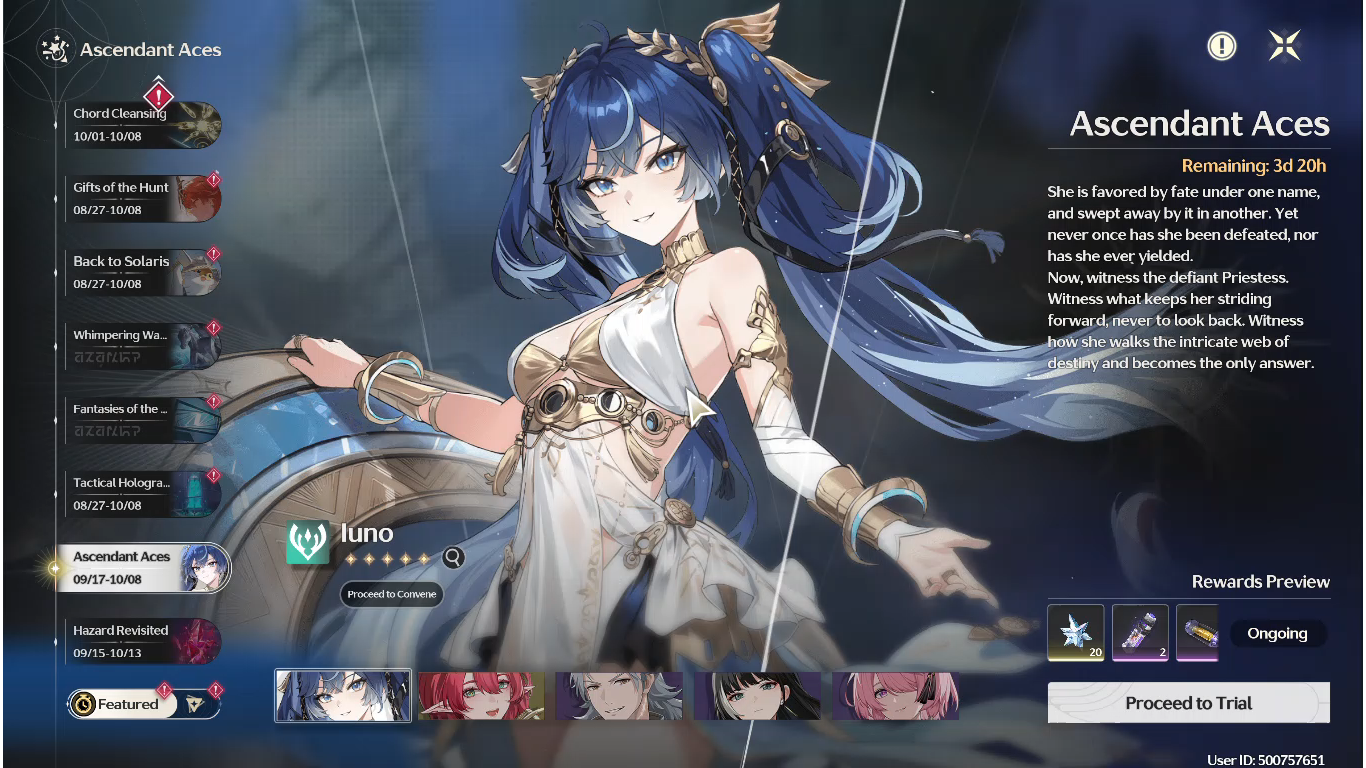
Task: Pick the gray-haired character thumbnail
Action: (x=619, y=696)
